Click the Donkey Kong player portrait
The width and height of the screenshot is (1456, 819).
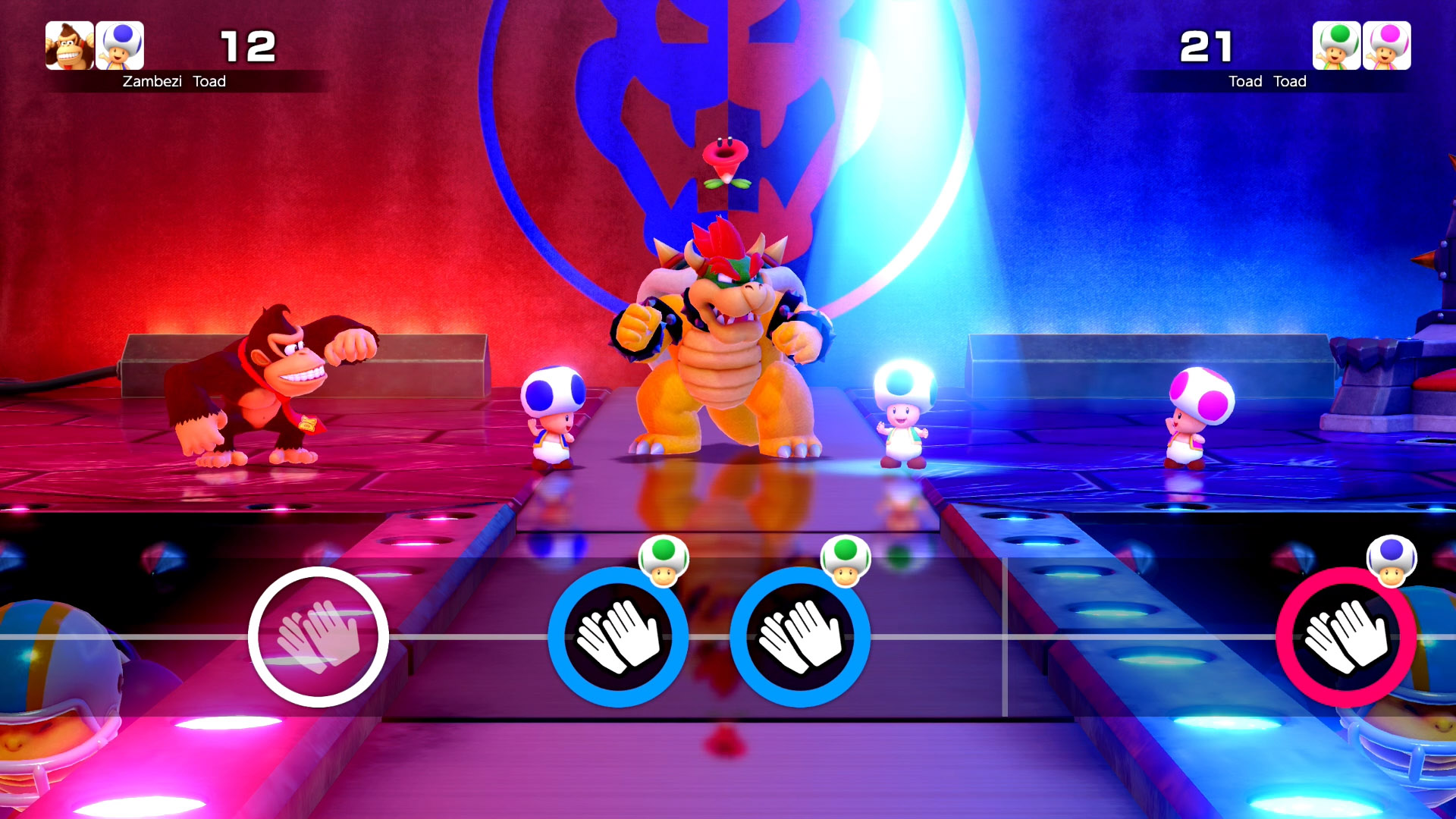[x=70, y=45]
